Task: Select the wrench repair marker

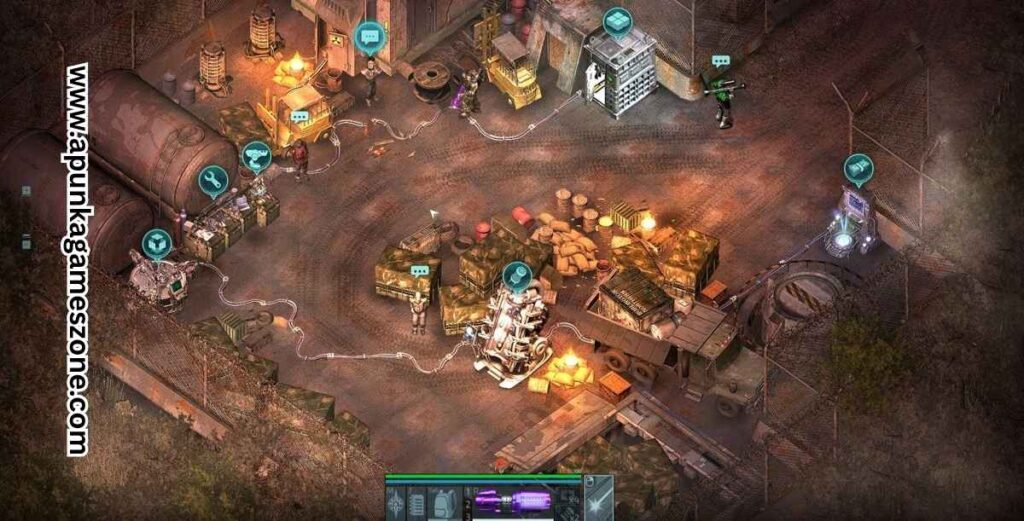Action: pyautogui.click(x=213, y=180)
